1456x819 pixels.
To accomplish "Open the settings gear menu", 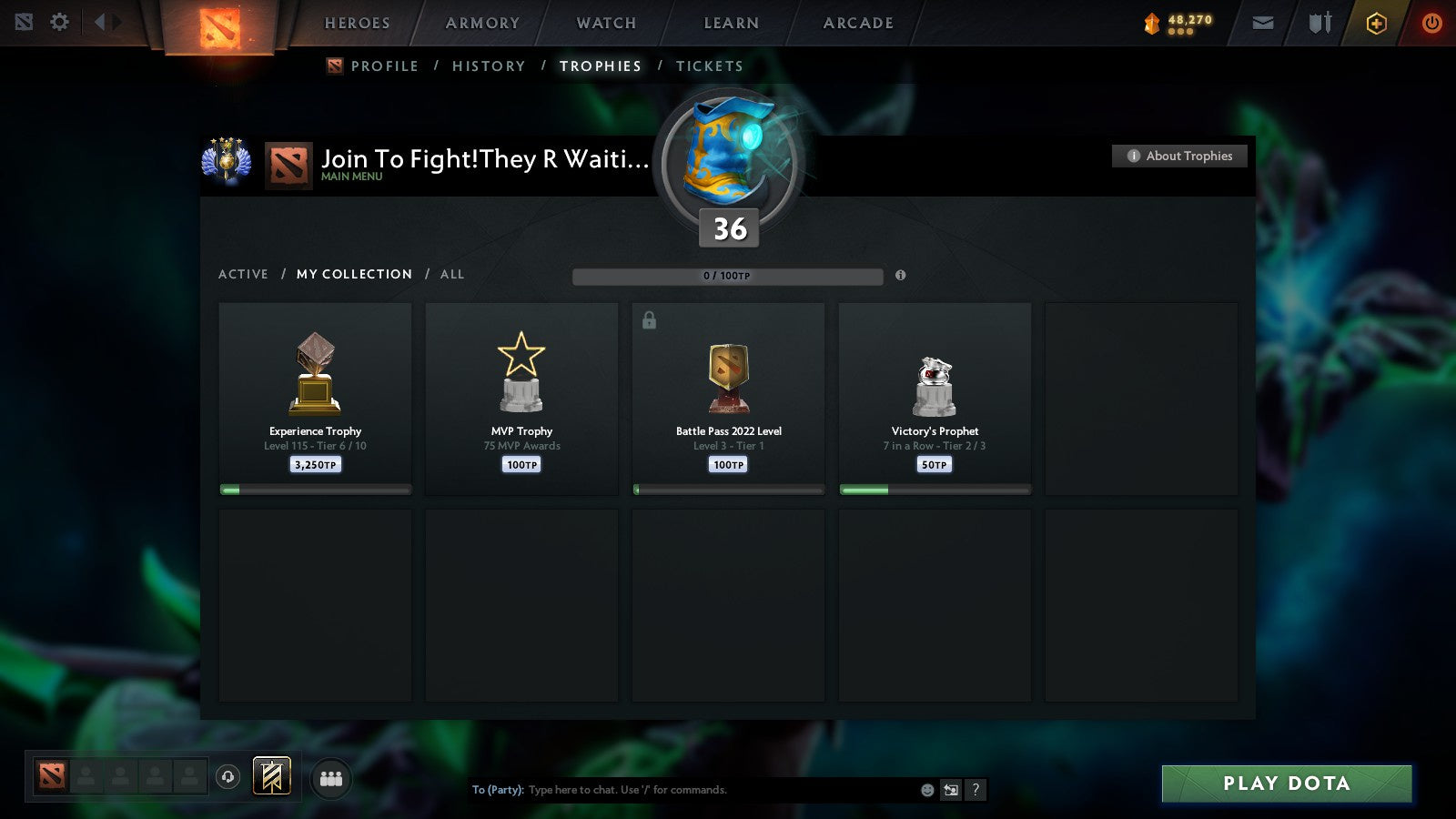I will (x=59, y=22).
